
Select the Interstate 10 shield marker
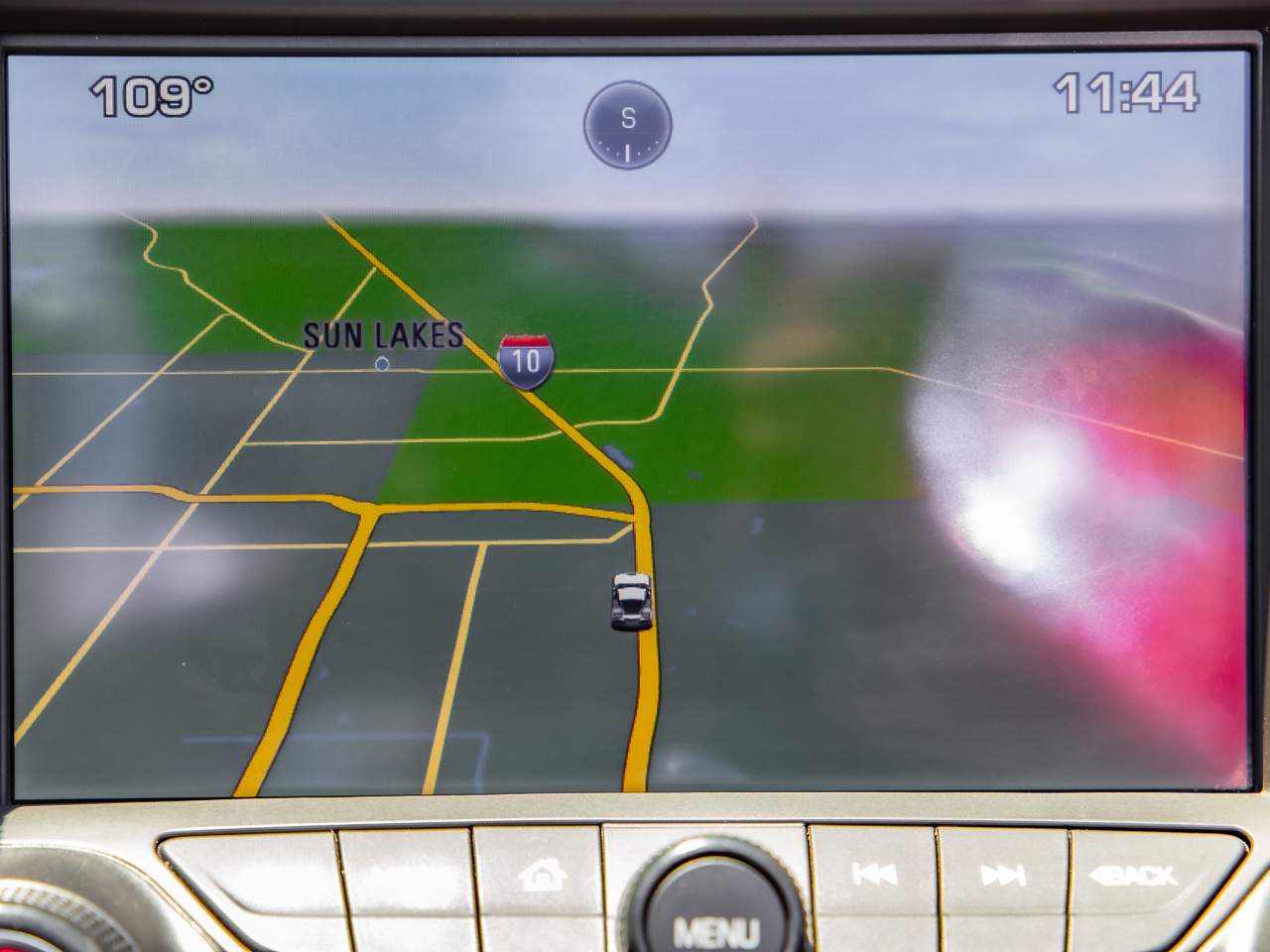pos(526,360)
